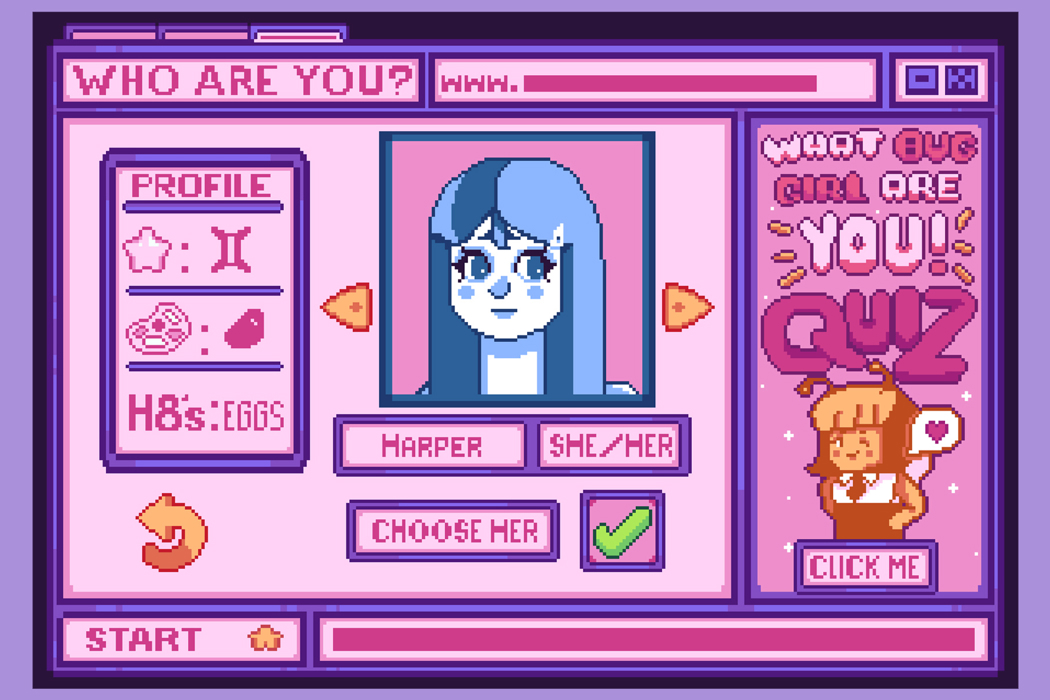Select the Harper name field
The image size is (1050, 700).
431,445
